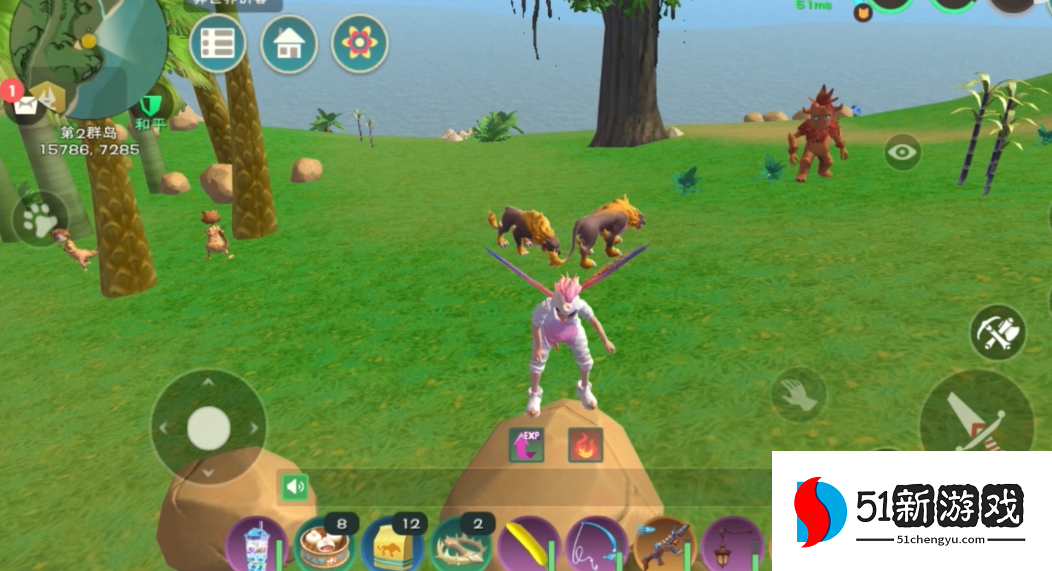1052x571 pixels.
Task: Select the rifle weapon slot
Action: (663, 546)
